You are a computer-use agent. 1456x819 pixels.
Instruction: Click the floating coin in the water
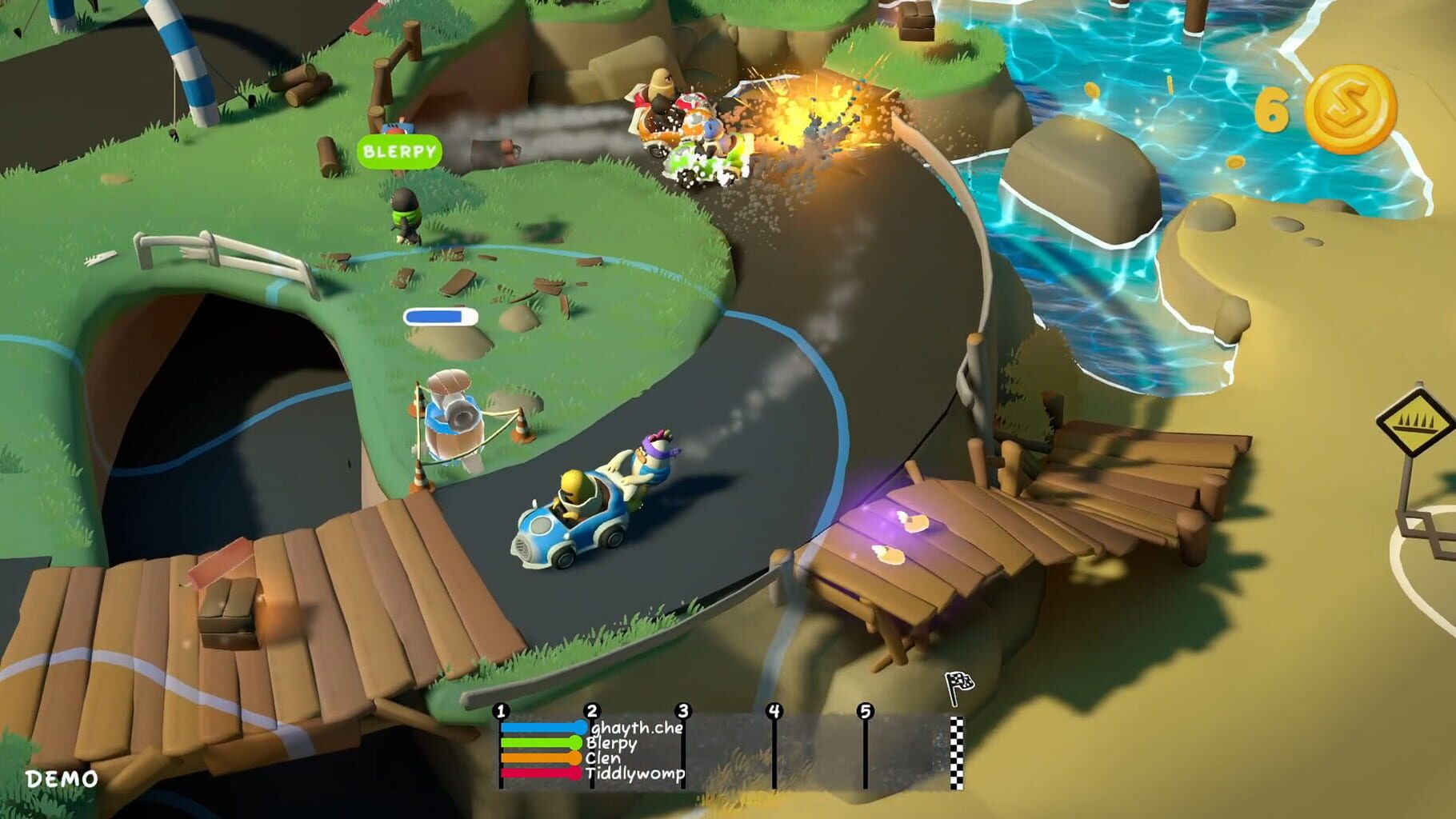point(1093,88)
